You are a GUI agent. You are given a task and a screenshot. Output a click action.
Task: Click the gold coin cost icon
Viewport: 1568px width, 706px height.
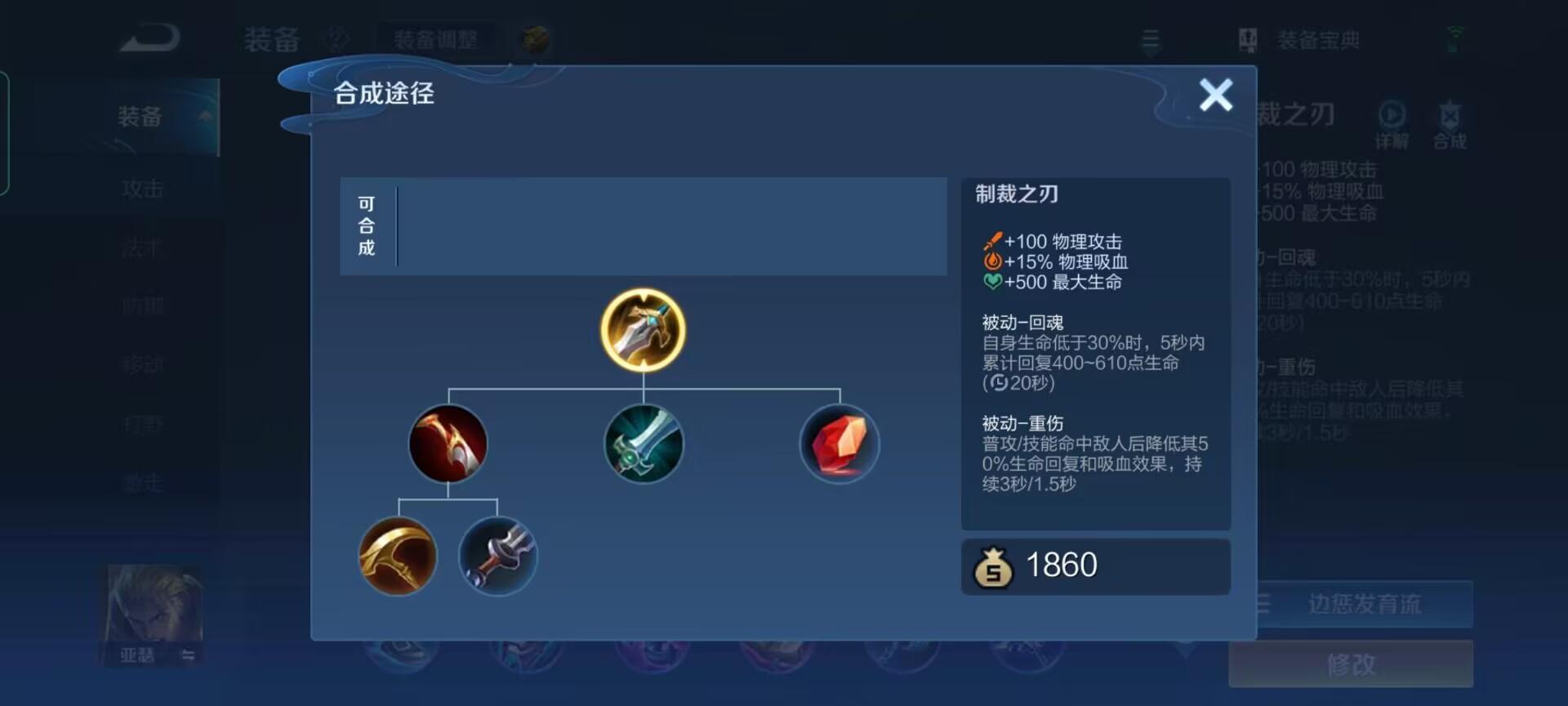[x=993, y=566]
